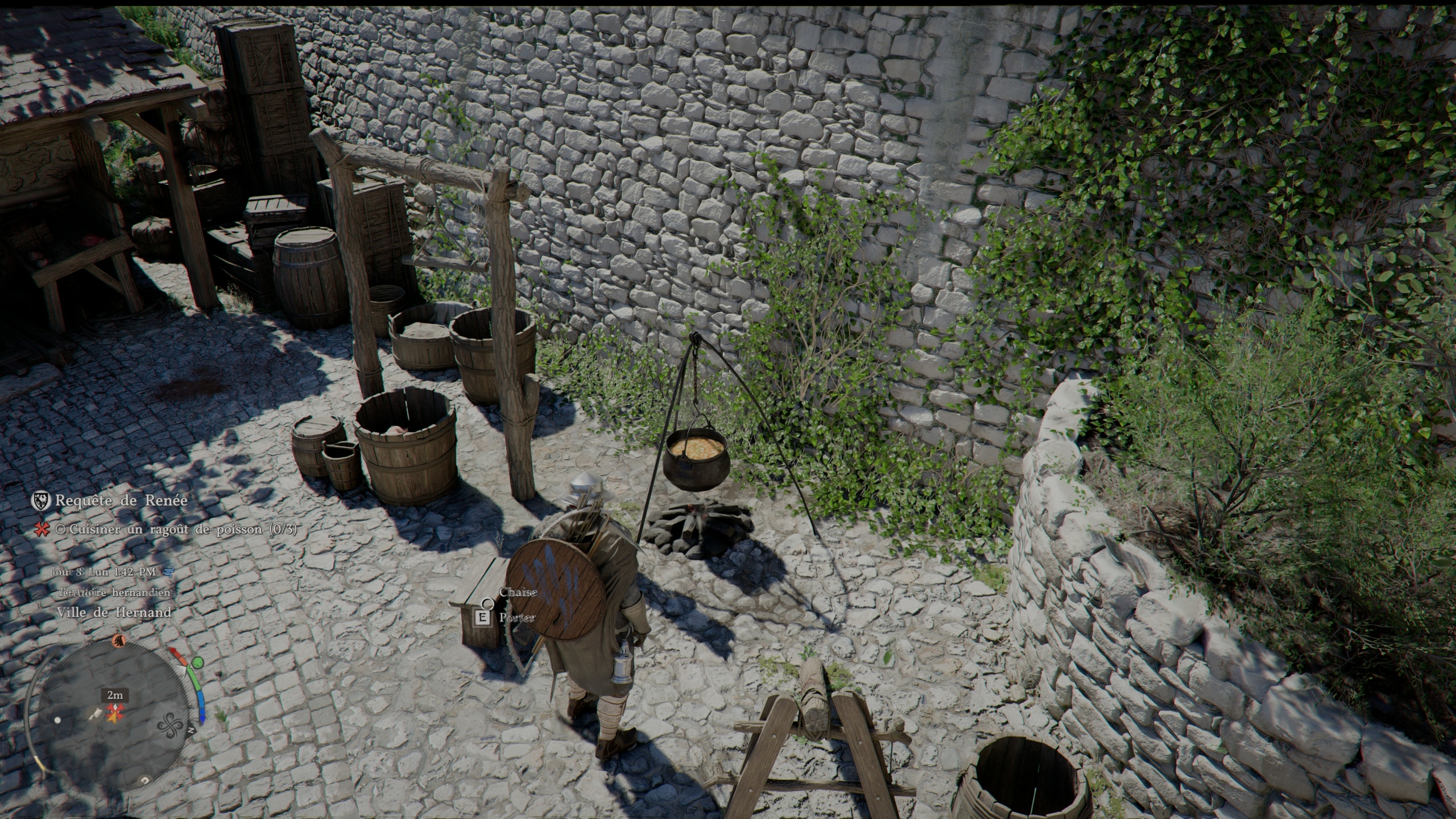Image resolution: width=1456 pixels, height=819 pixels.
Task: Select the orange bear emblem on the minimap rim
Action: [118, 641]
